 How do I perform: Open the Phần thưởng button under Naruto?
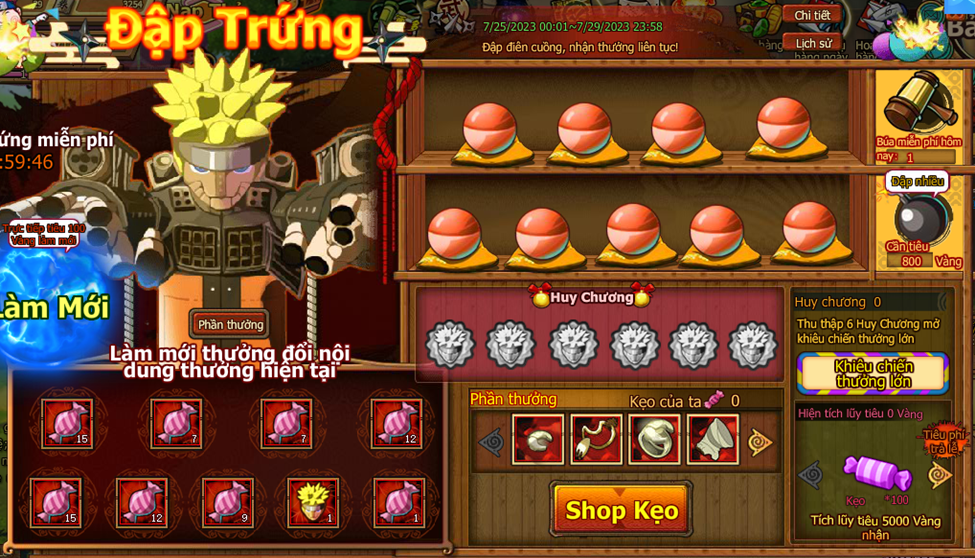coord(230,324)
